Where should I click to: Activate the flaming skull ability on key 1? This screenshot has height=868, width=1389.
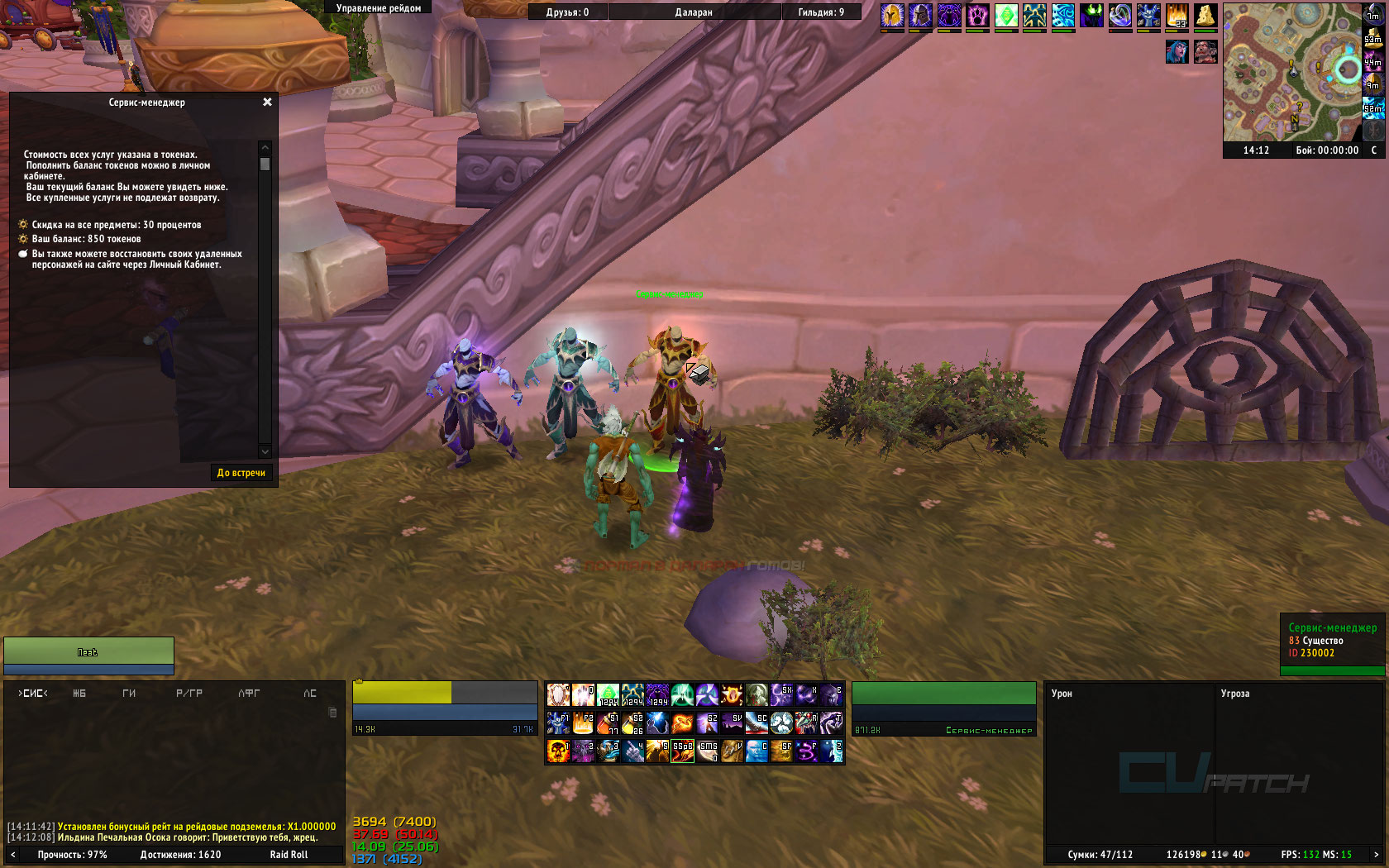click(558, 751)
